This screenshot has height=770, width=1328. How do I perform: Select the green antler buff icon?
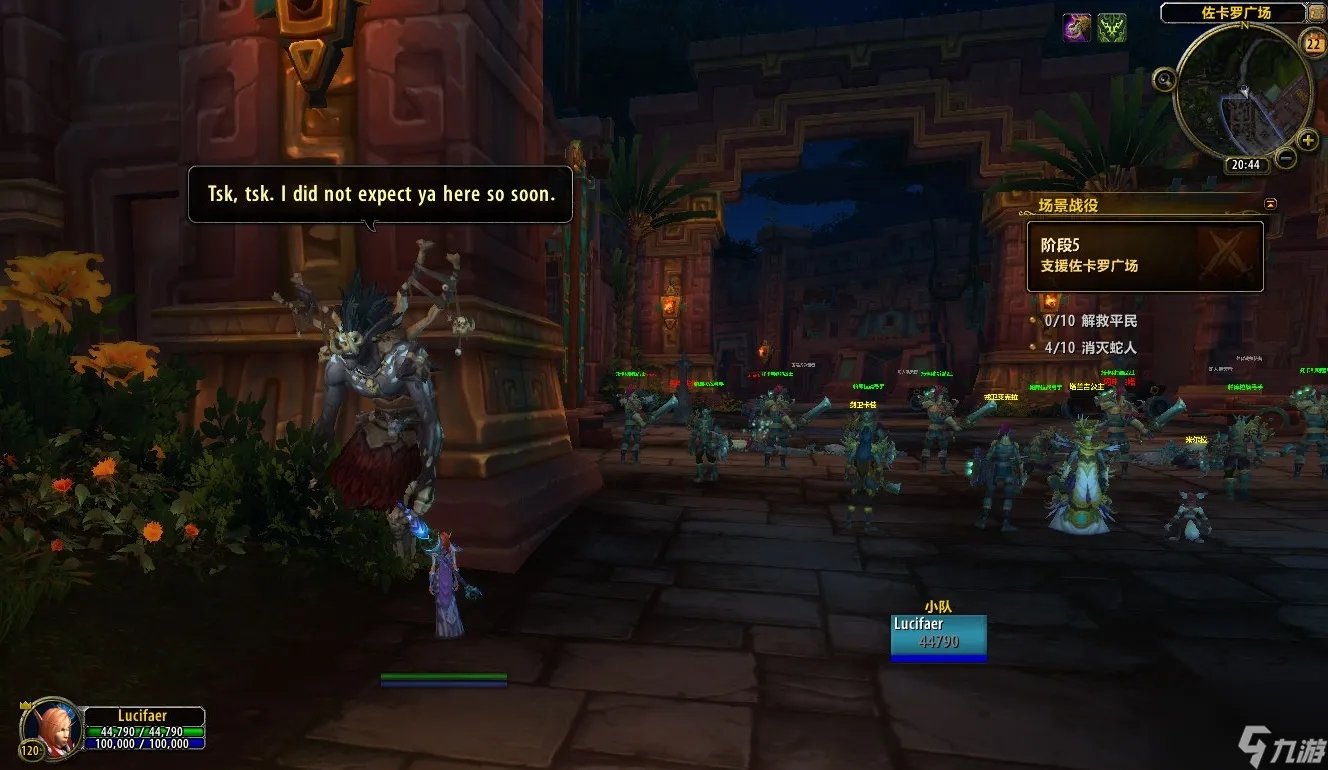tap(1111, 28)
